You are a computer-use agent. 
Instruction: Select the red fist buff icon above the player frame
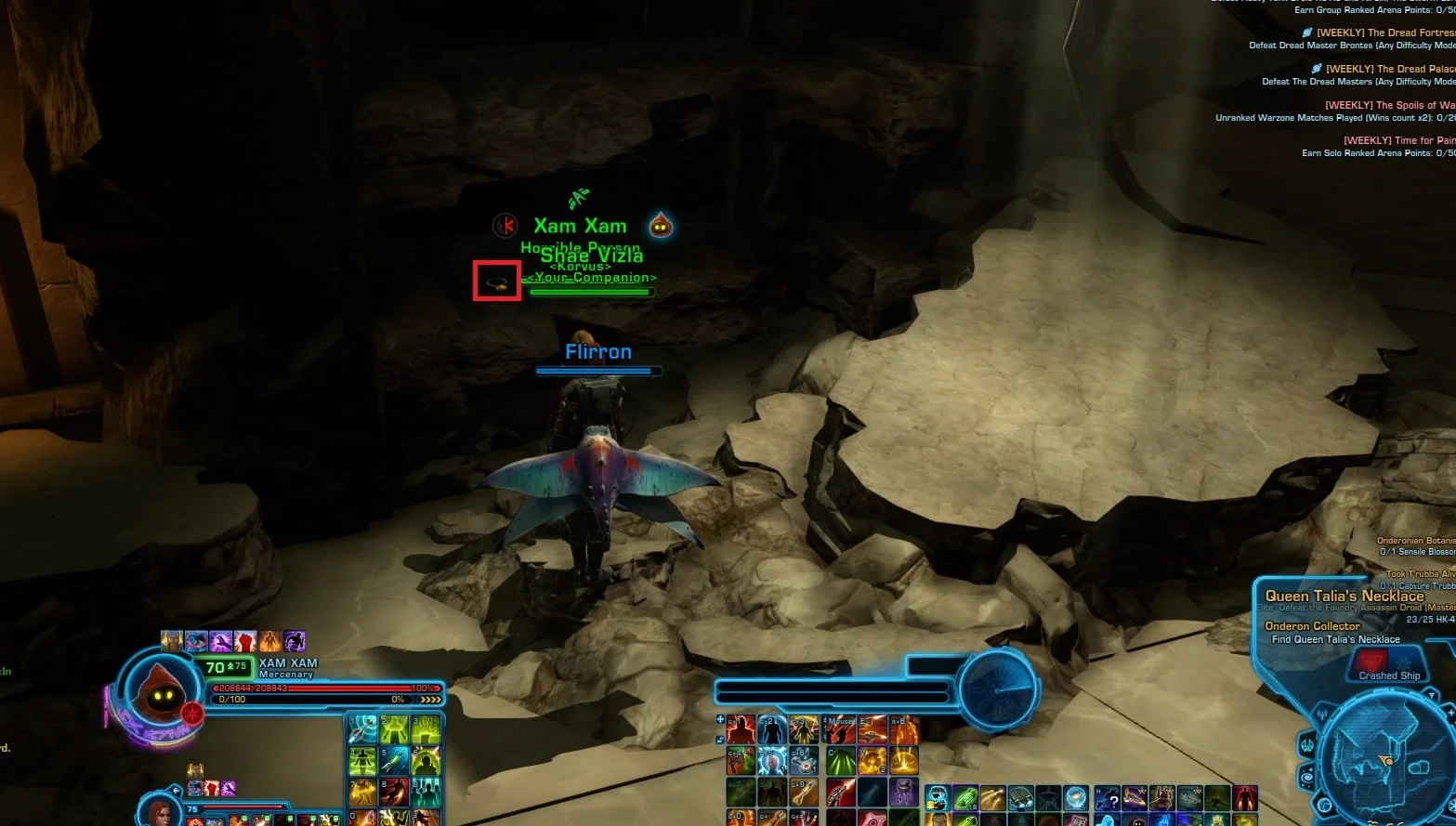pos(244,641)
